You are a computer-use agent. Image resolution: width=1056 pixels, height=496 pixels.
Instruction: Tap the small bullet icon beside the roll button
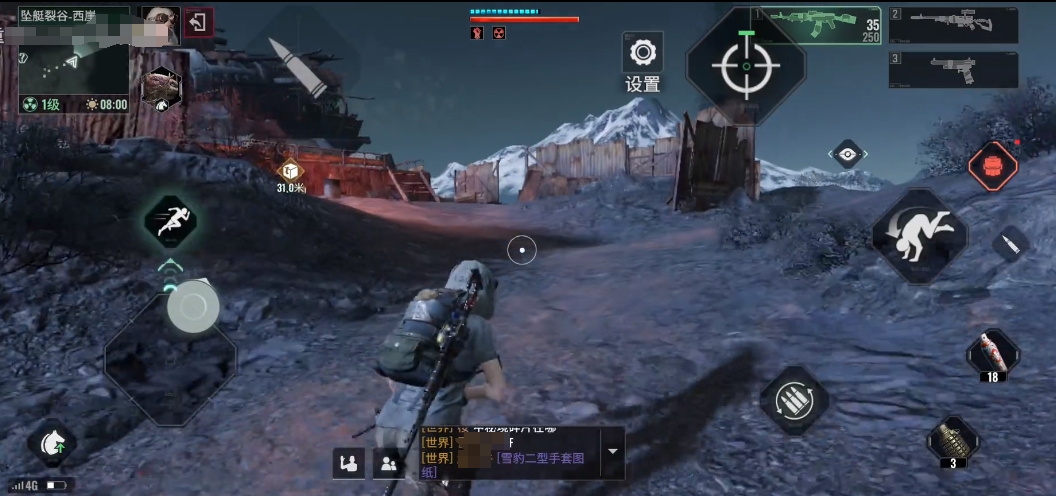[1011, 244]
